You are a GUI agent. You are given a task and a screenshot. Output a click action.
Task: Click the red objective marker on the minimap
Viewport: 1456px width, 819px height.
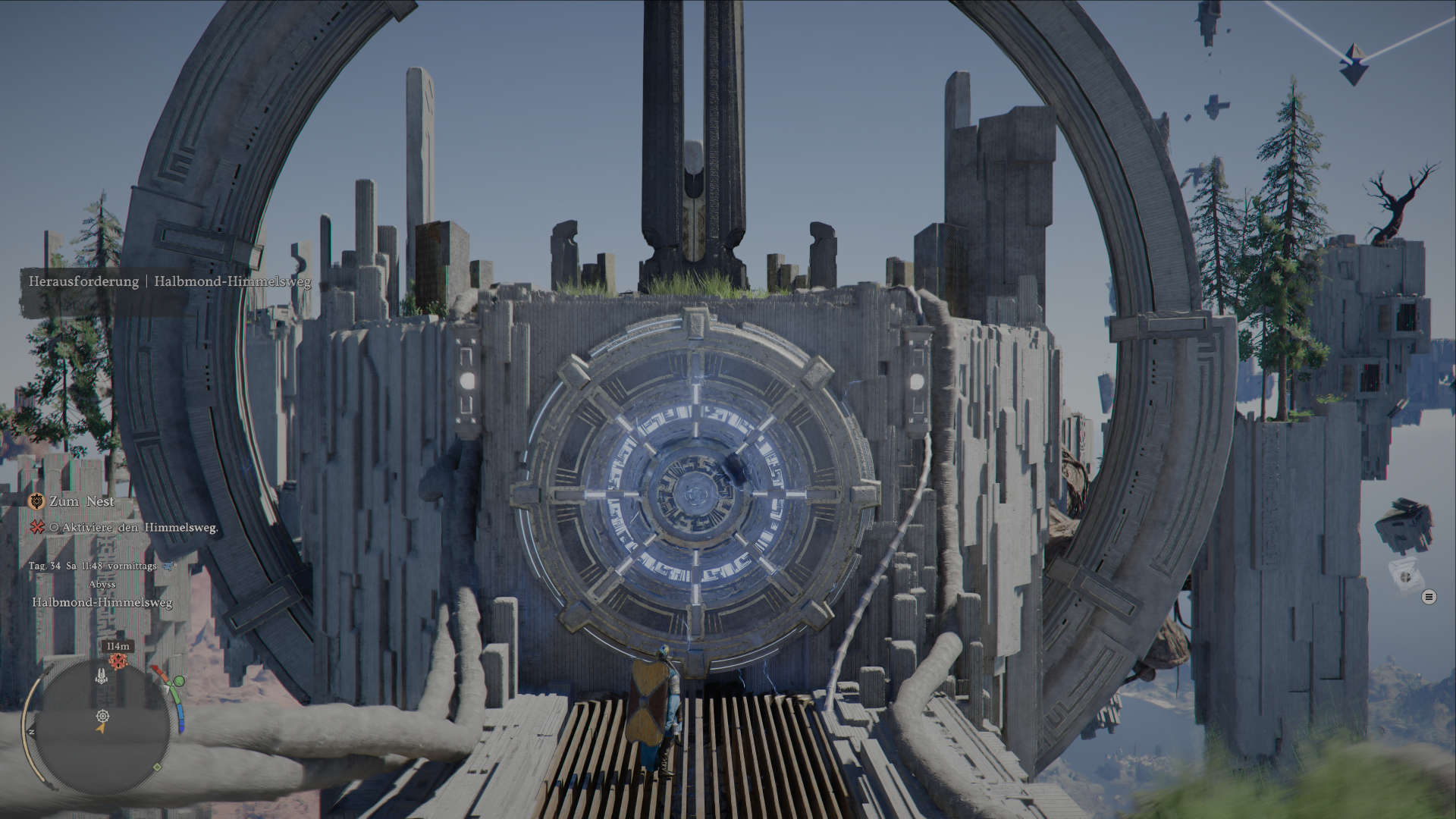tap(118, 661)
